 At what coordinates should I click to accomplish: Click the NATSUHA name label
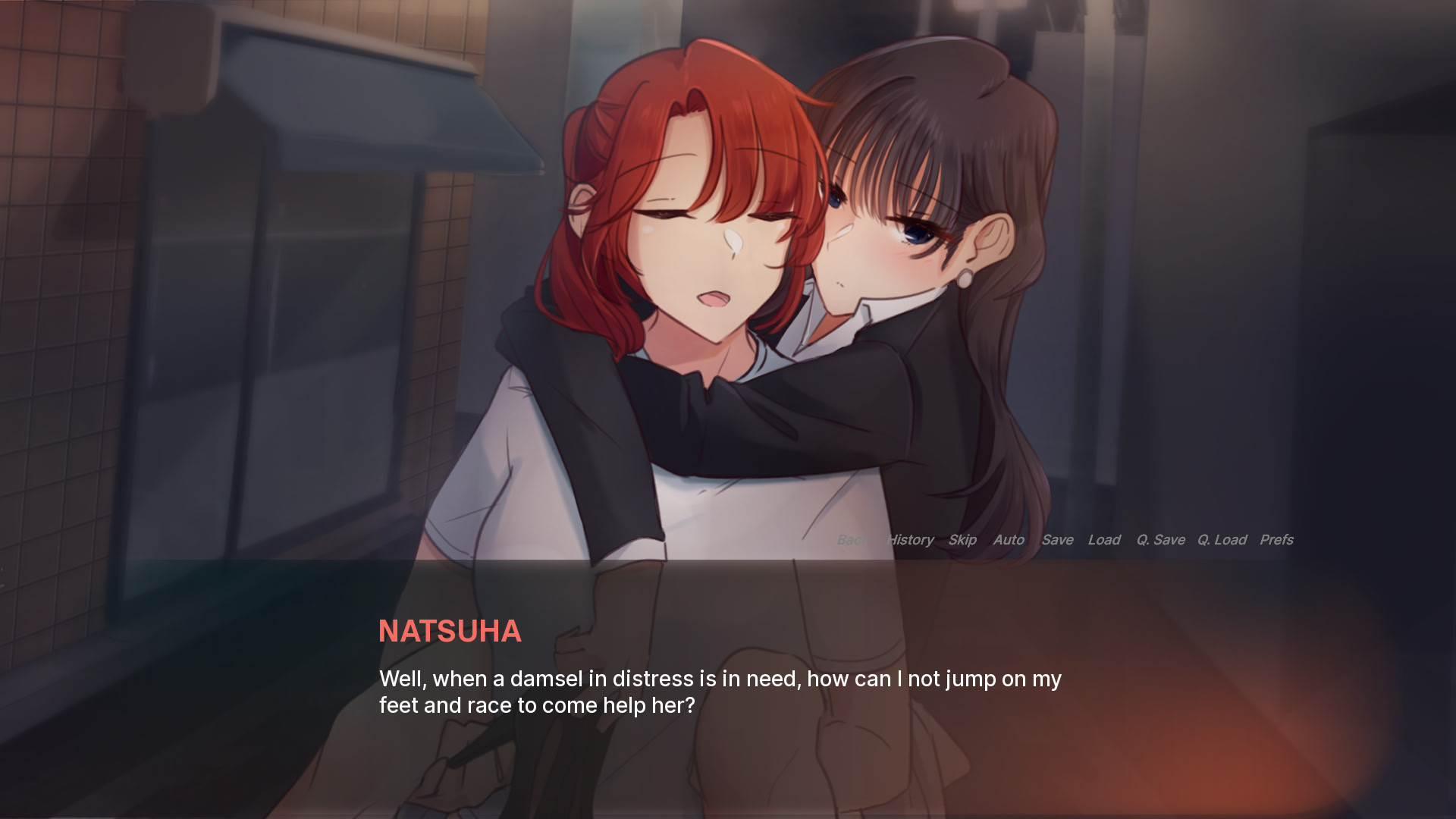click(450, 632)
